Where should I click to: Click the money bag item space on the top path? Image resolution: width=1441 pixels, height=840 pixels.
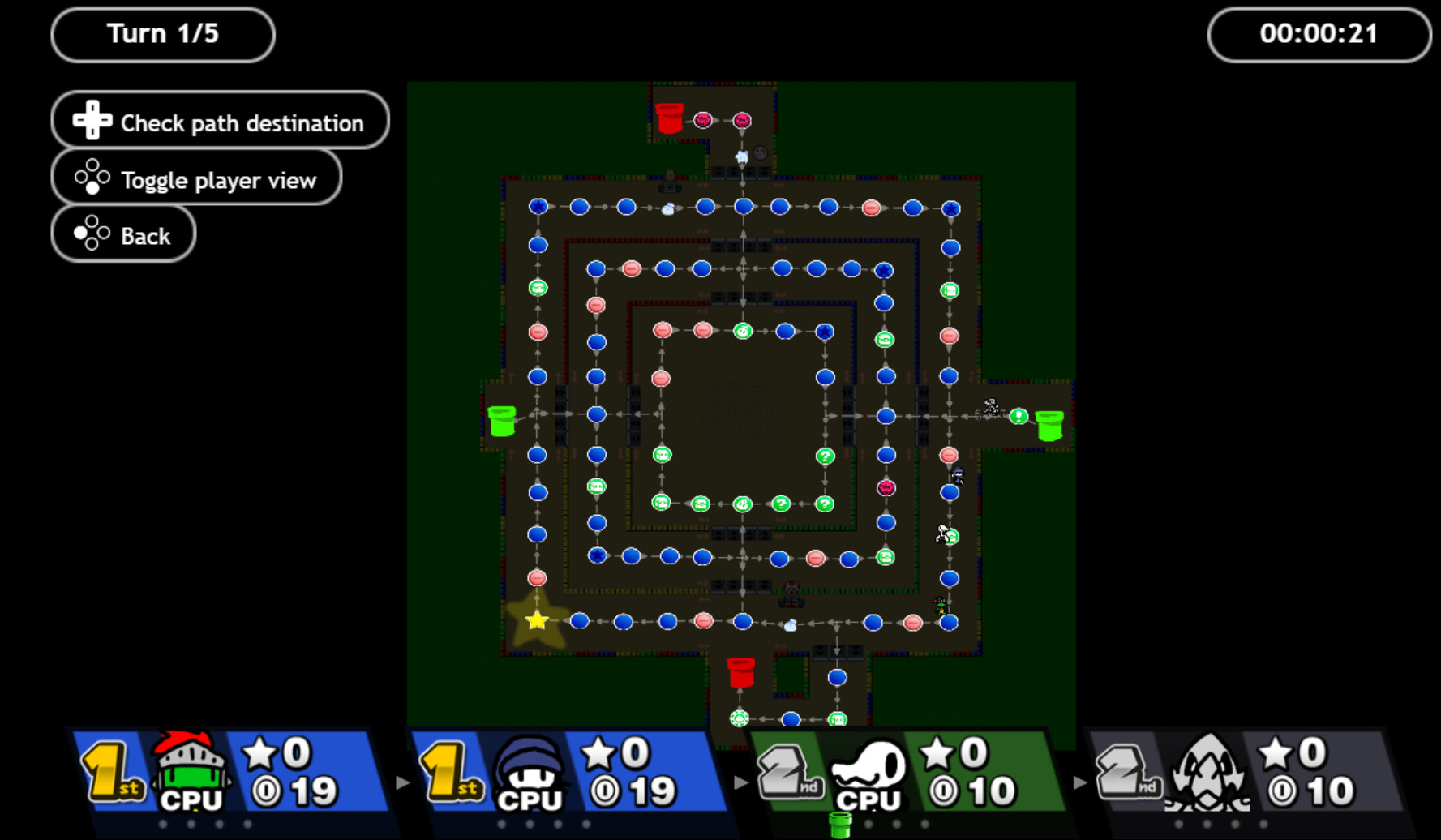click(667, 209)
